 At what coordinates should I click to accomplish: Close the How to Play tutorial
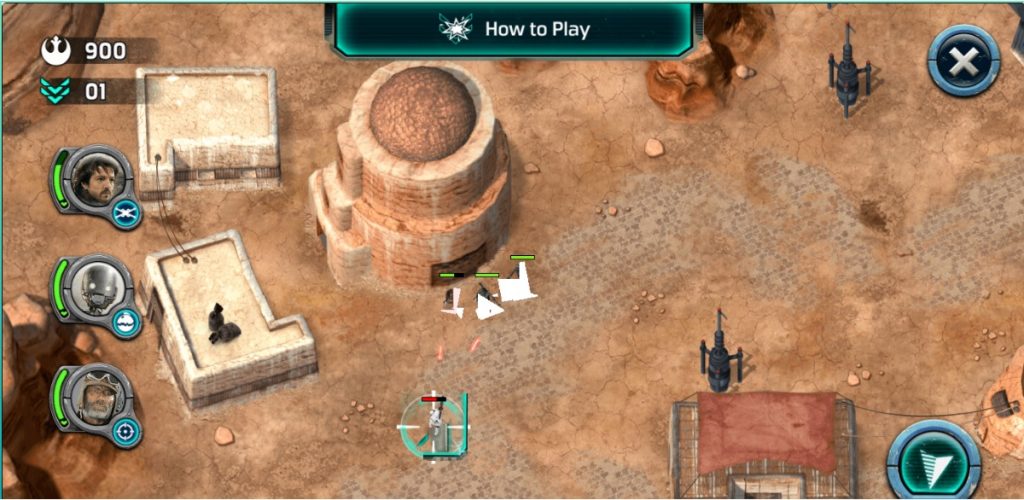point(963,61)
